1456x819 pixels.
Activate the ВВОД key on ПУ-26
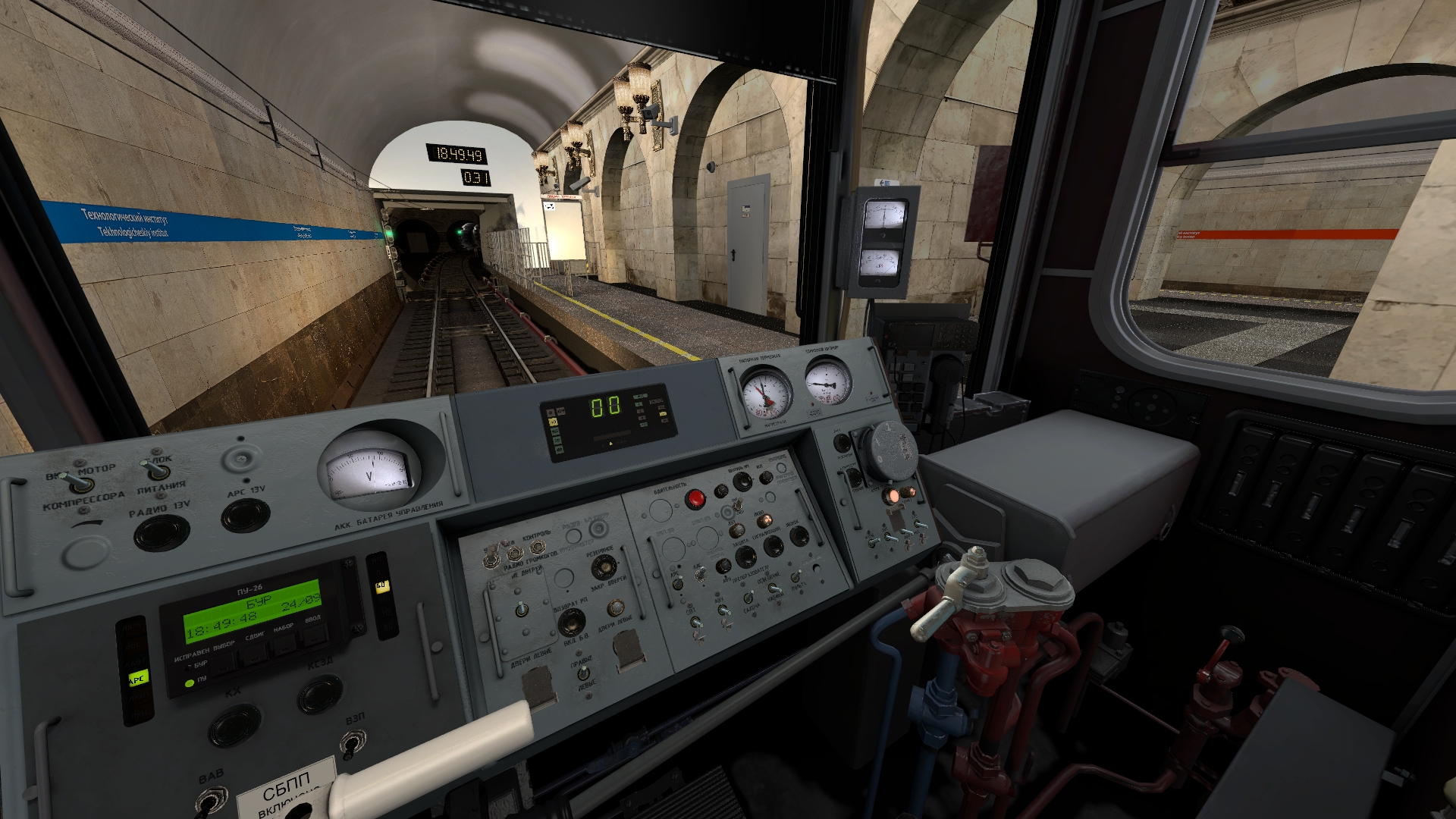pos(312,635)
